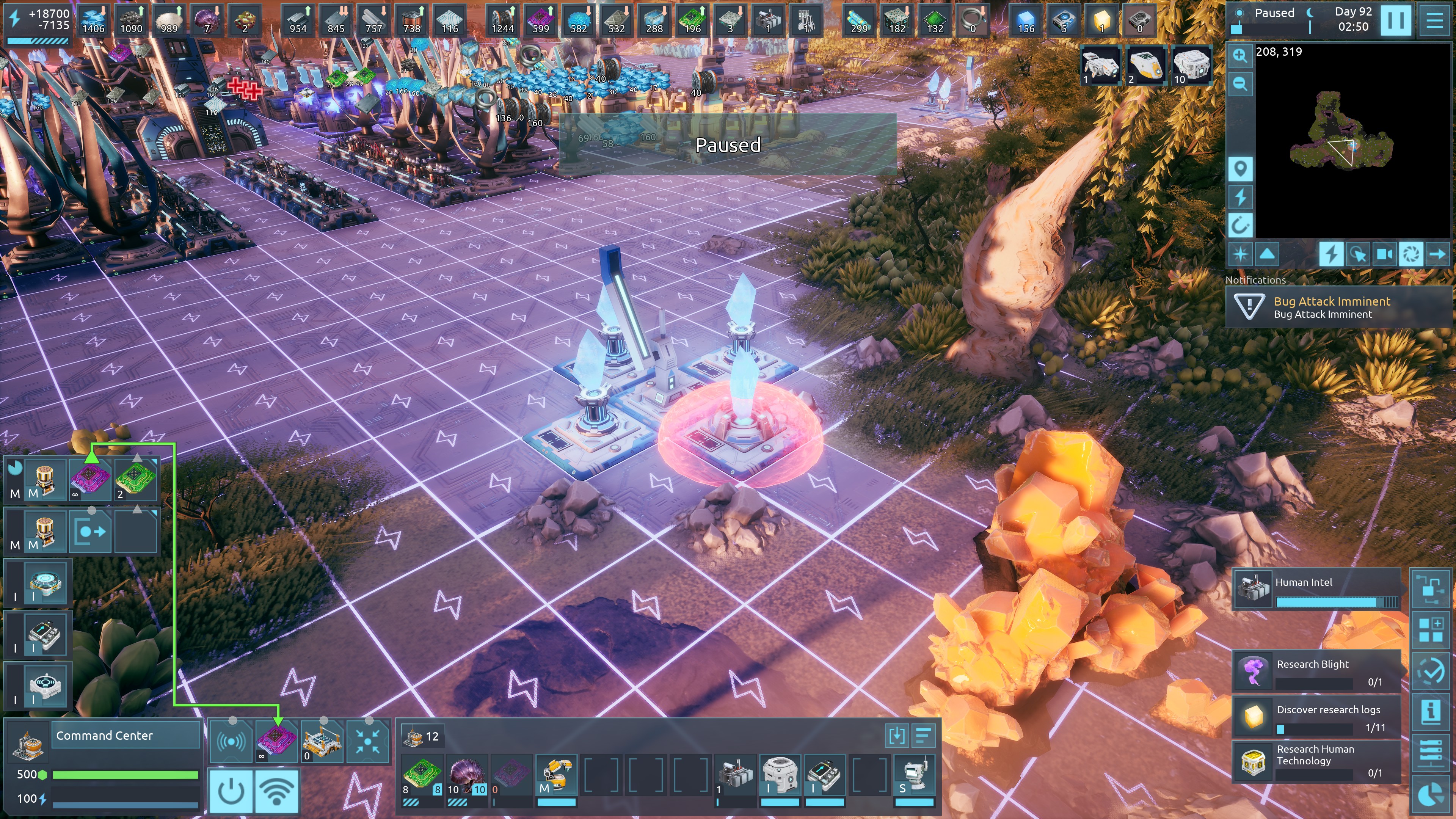The image size is (1456, 819).
Task: Click the pause button in top bar
Action: click(1395, 20)
